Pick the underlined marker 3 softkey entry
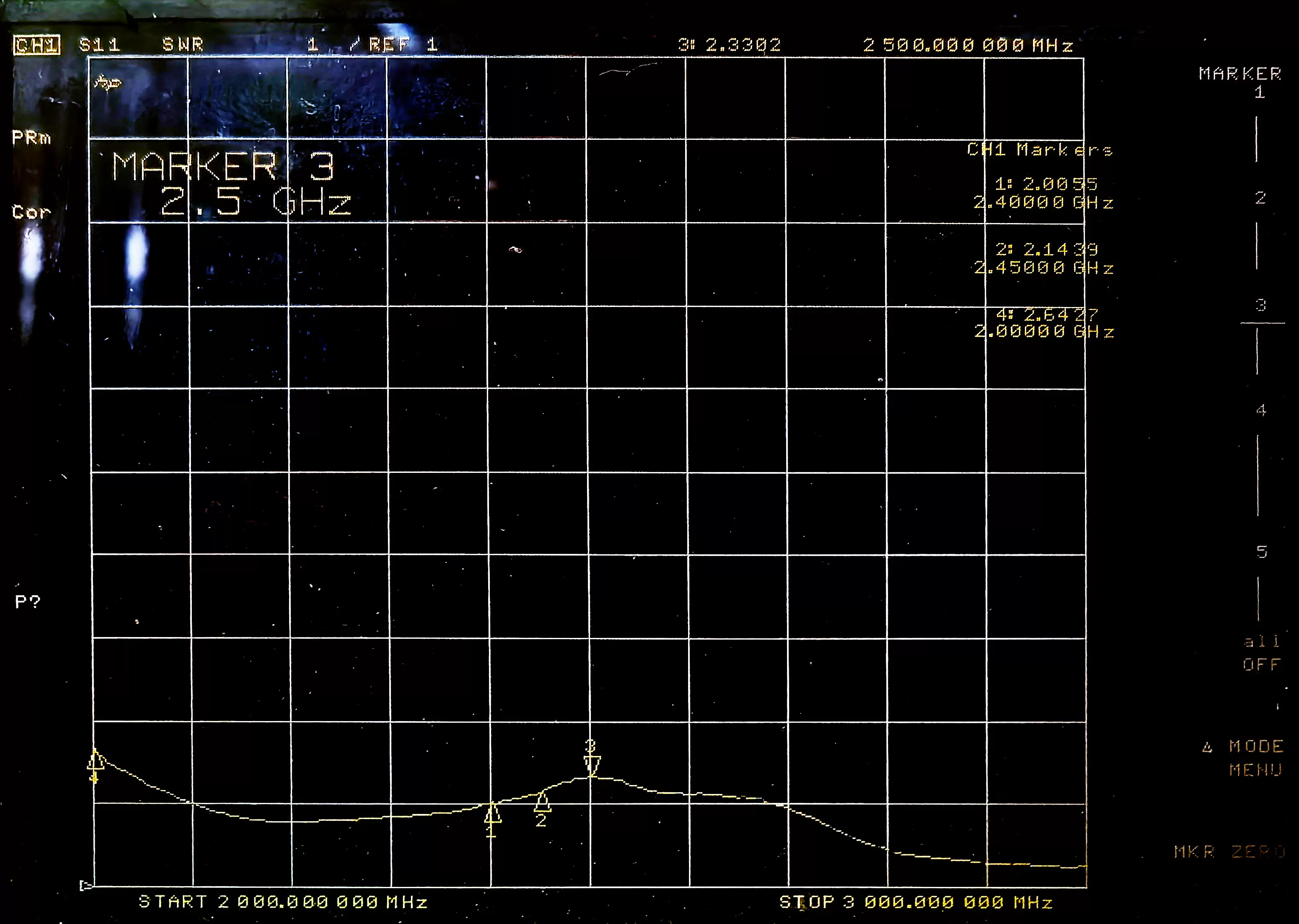Image resolution: width=1299 pixels, height=924 pixels. point(1261,306)
